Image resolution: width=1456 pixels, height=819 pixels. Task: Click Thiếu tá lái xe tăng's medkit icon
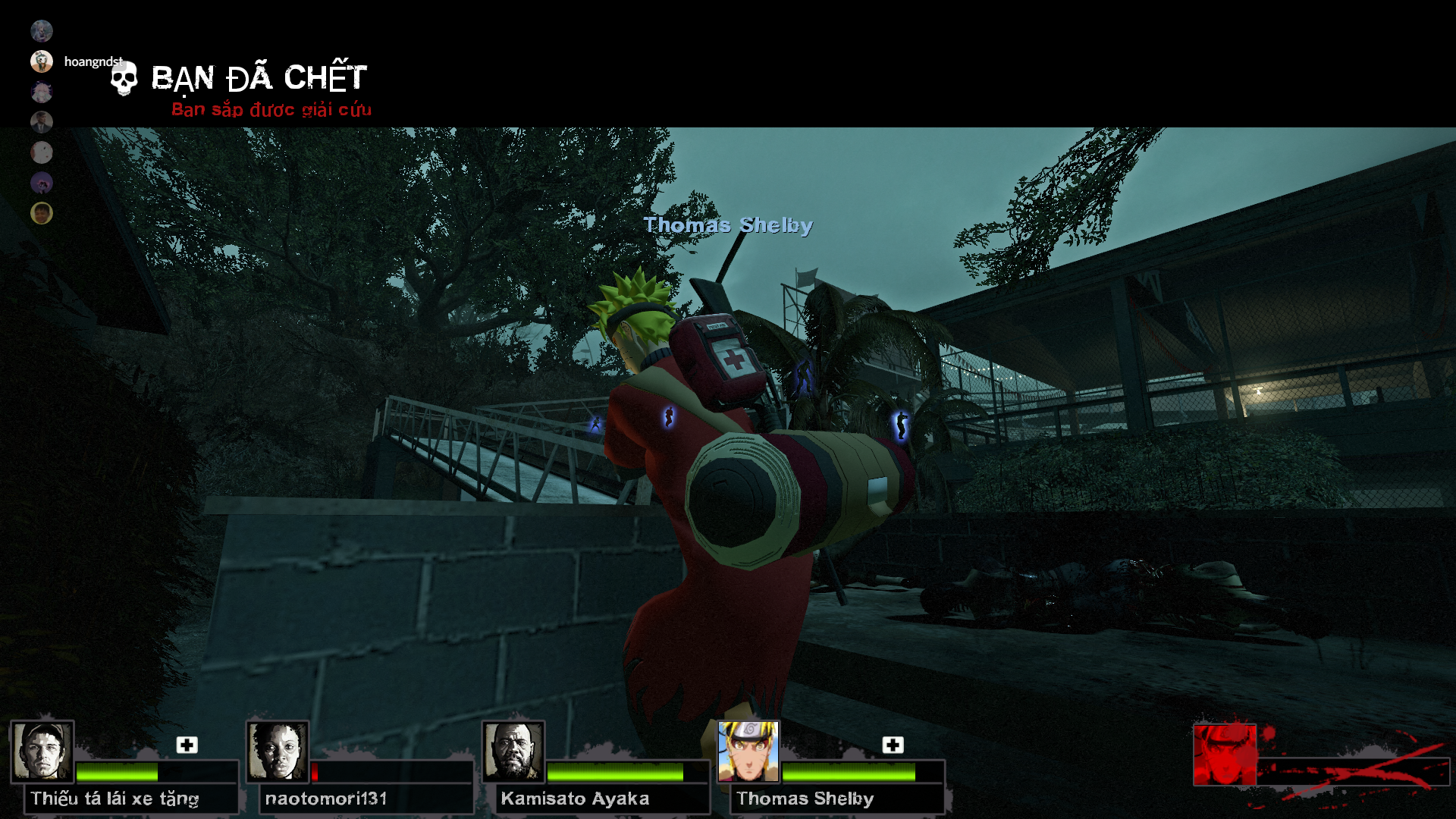click(187, 745)
